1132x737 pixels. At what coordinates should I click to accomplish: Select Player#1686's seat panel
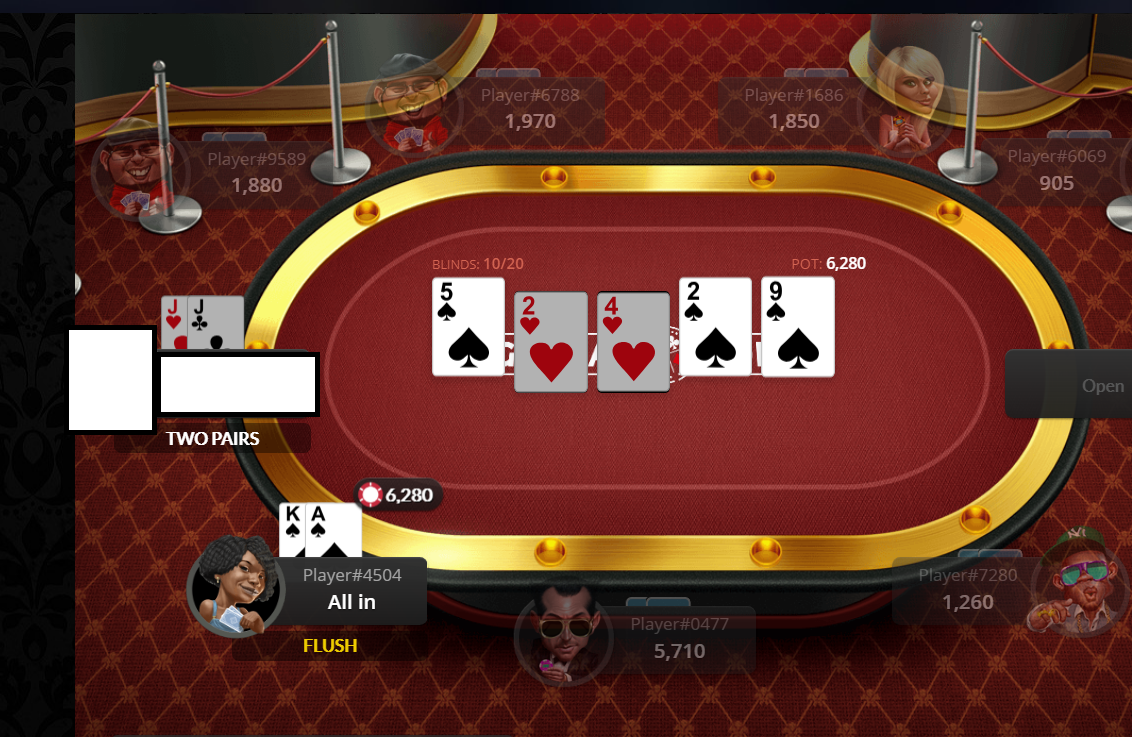coord(793,109)
